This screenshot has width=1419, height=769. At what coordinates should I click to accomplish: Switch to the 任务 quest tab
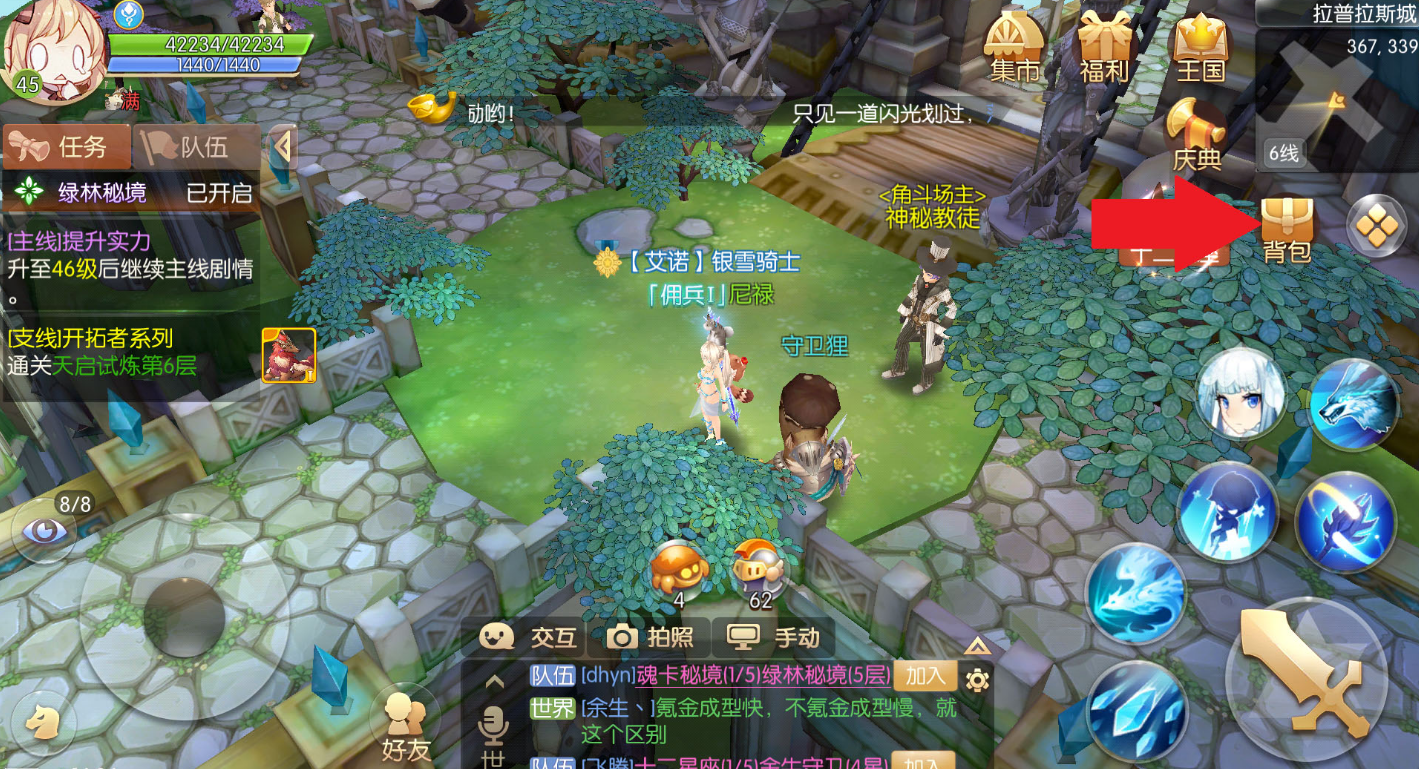click(x=68, y=148)
